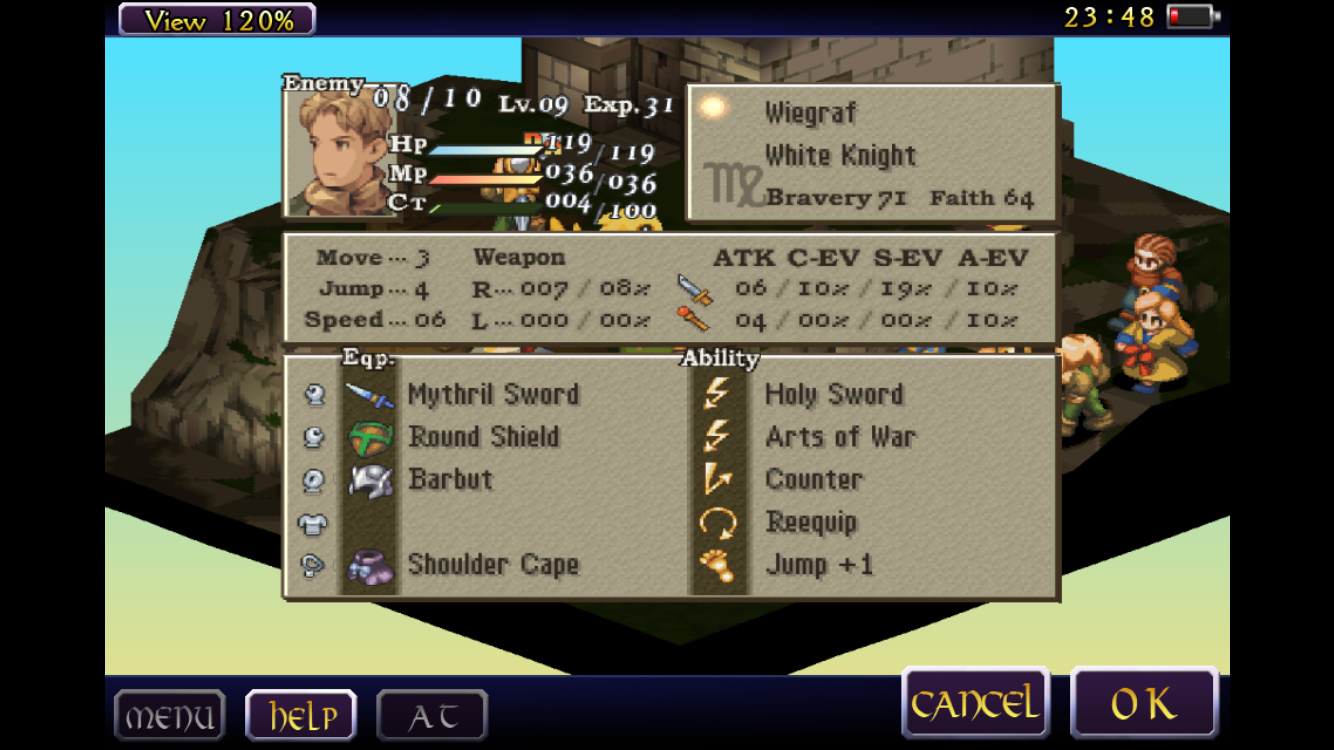1334x750 pixels.
Task: Select the Mythril Sword equipment entry
Action: [x=493, y=394]
